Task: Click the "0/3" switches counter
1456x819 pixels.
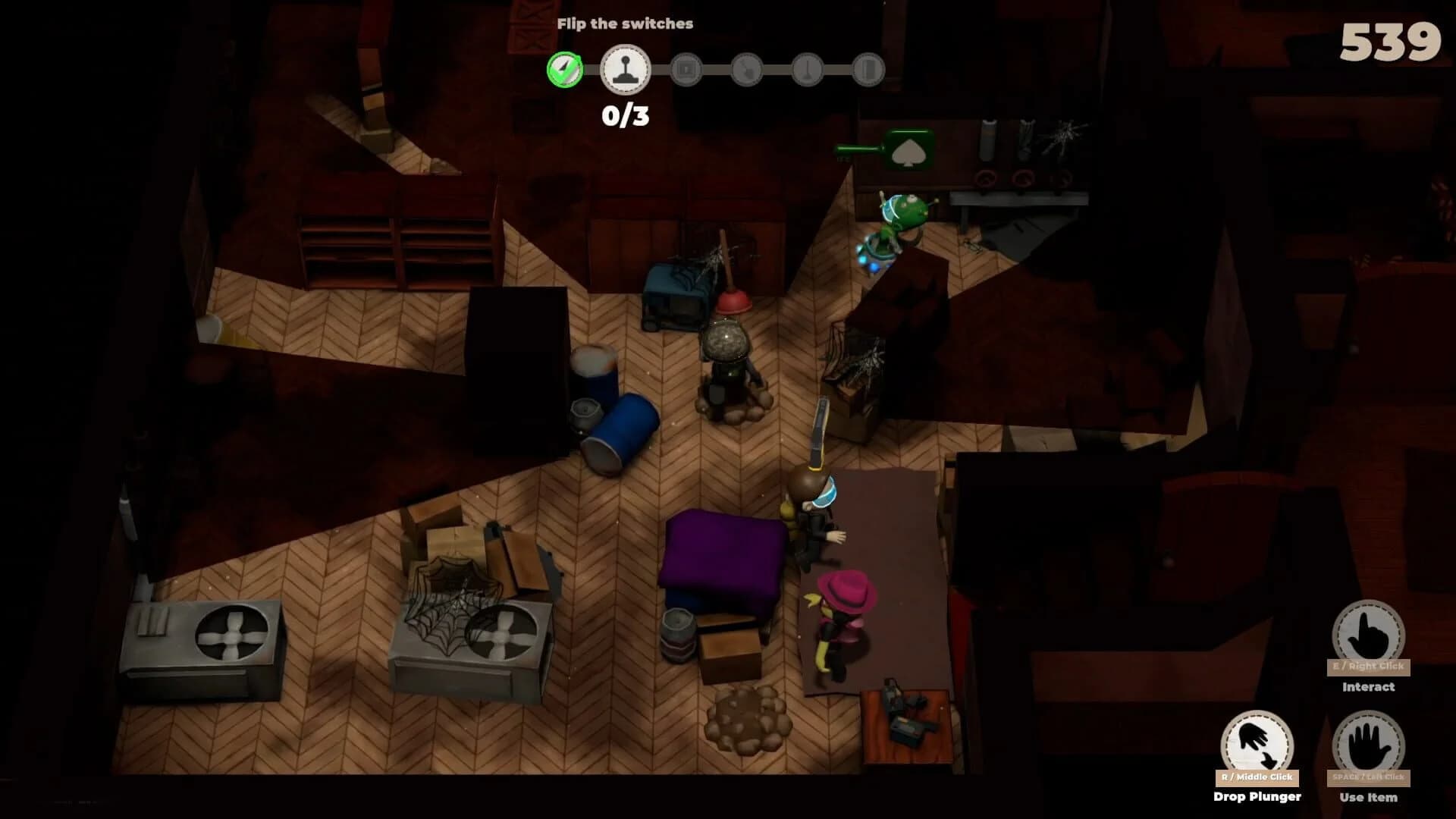Action: tap(623, 114)
